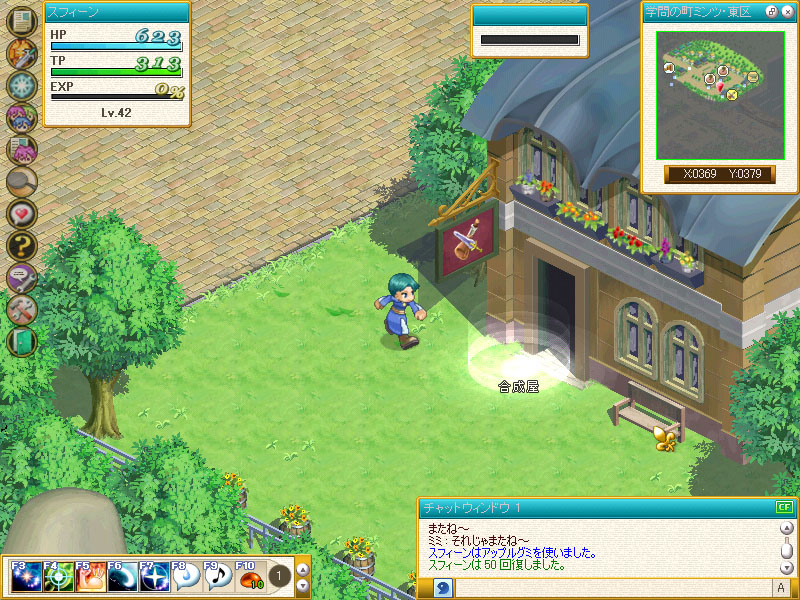Use the F5 fire hand skill
Screen dimensions: 800x600
(x=90, y=577)
